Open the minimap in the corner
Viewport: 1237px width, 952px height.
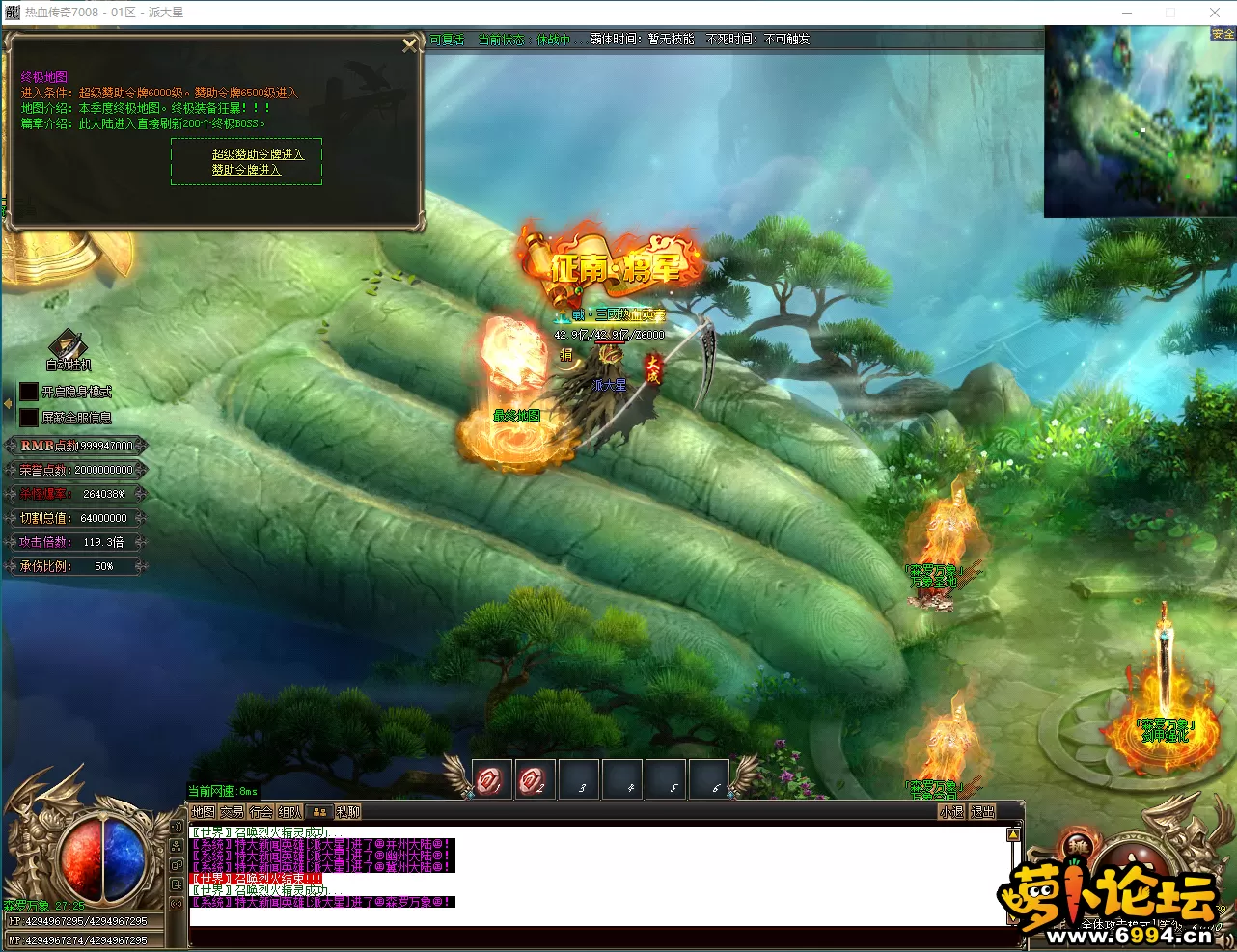1140,122
